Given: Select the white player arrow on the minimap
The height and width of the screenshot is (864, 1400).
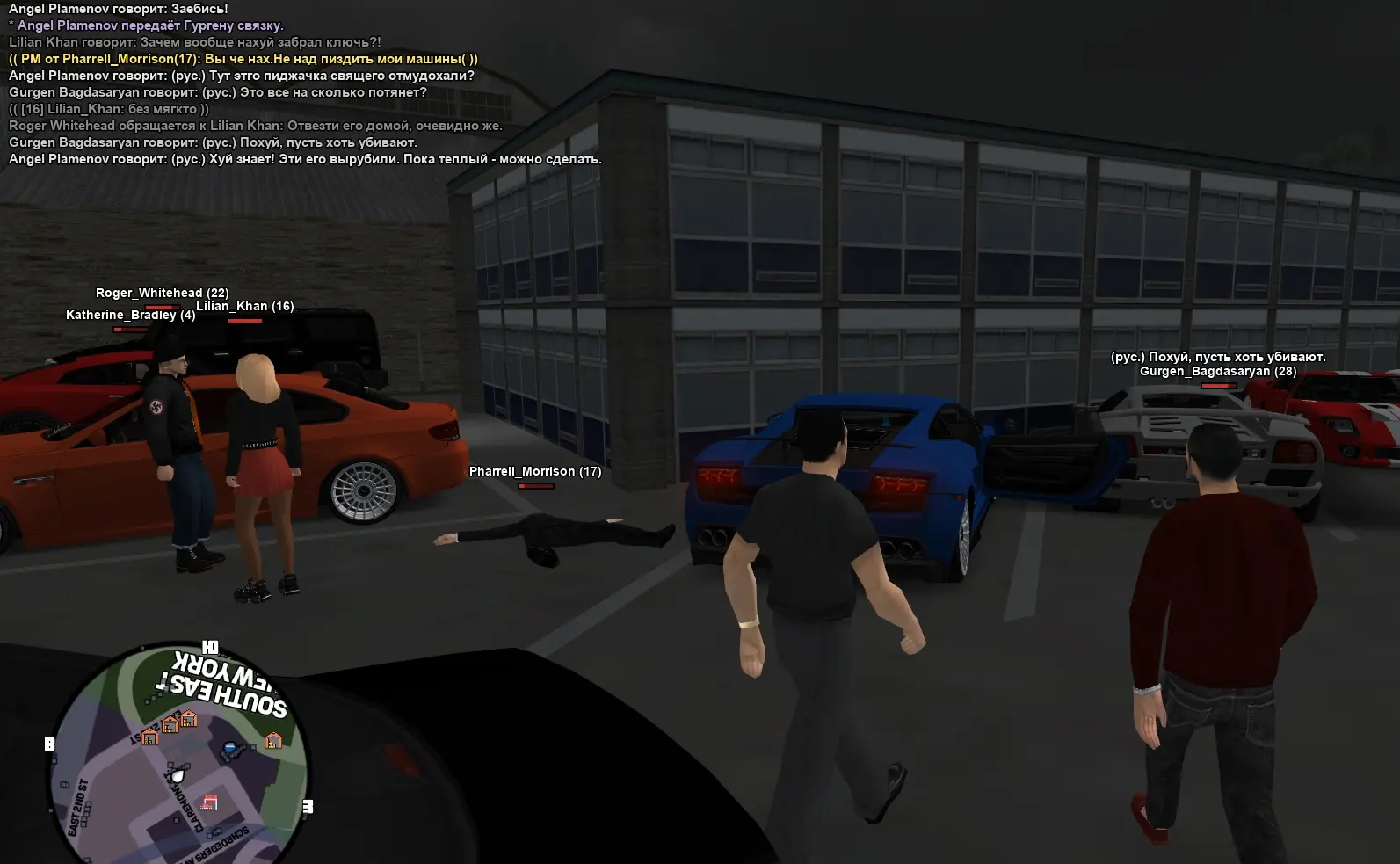Looking at the screenshot, I should coord(177,777).
